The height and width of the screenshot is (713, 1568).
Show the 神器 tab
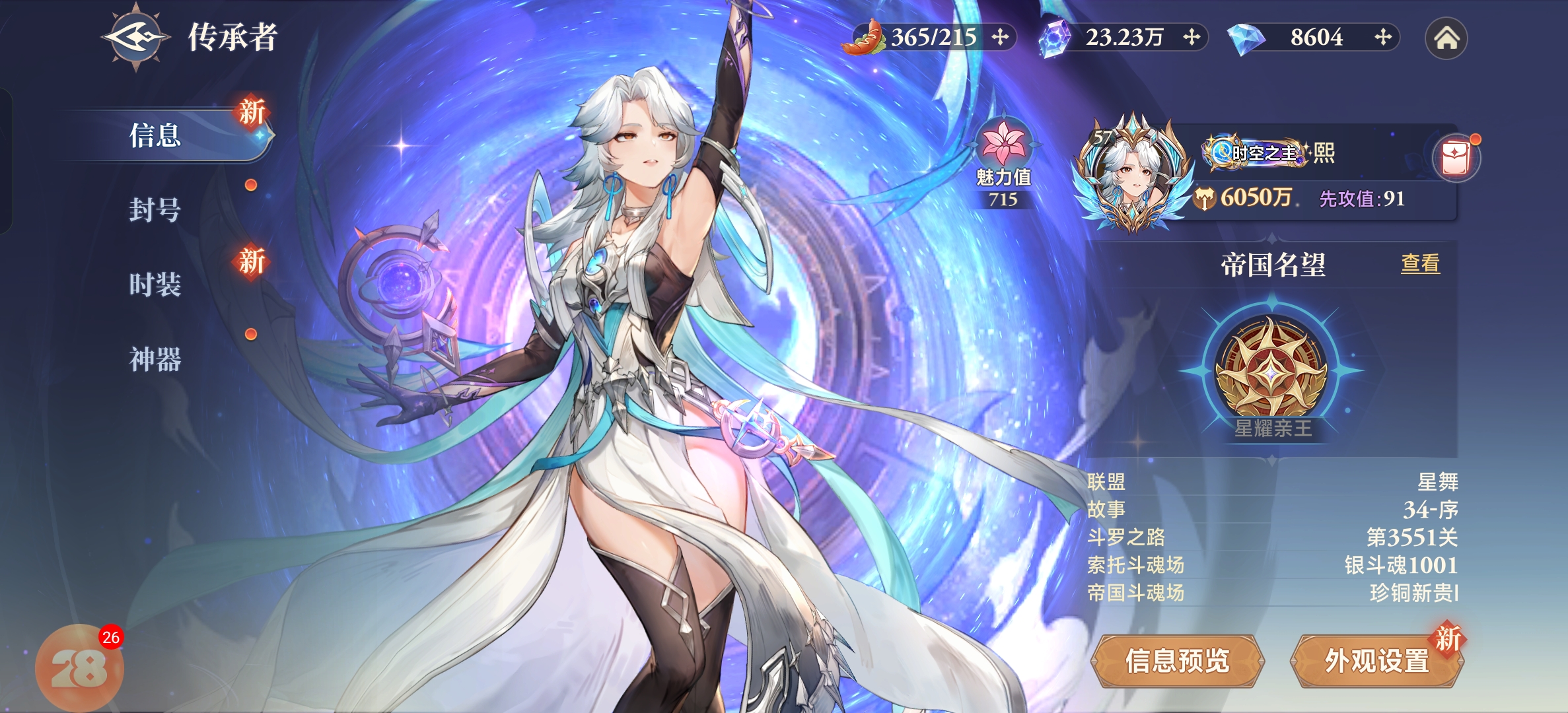pos(156,359)
